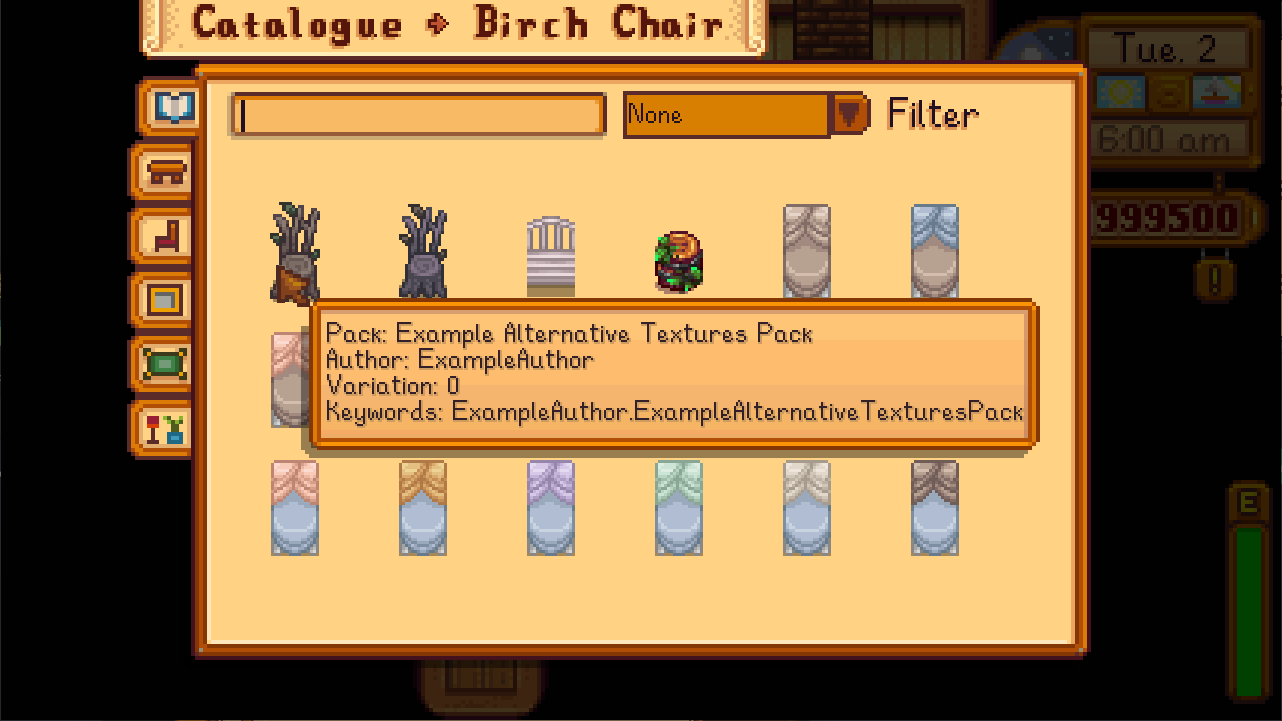Screen dimensions: 1282x721
Task: Open the lamp and plant decor tab
Action: (x=166, y=428)
